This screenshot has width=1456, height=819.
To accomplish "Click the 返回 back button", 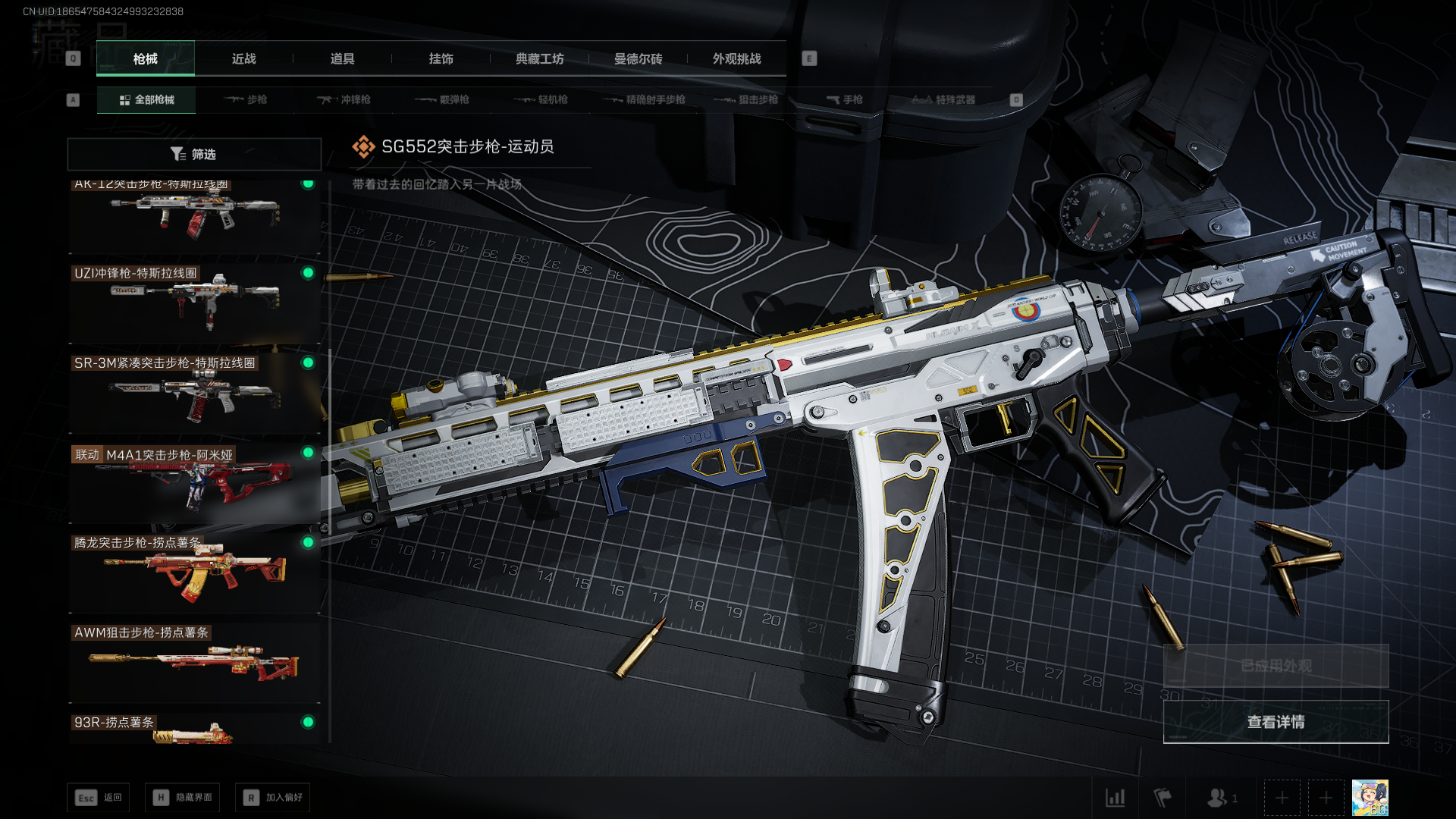I will tap(99, 798).
